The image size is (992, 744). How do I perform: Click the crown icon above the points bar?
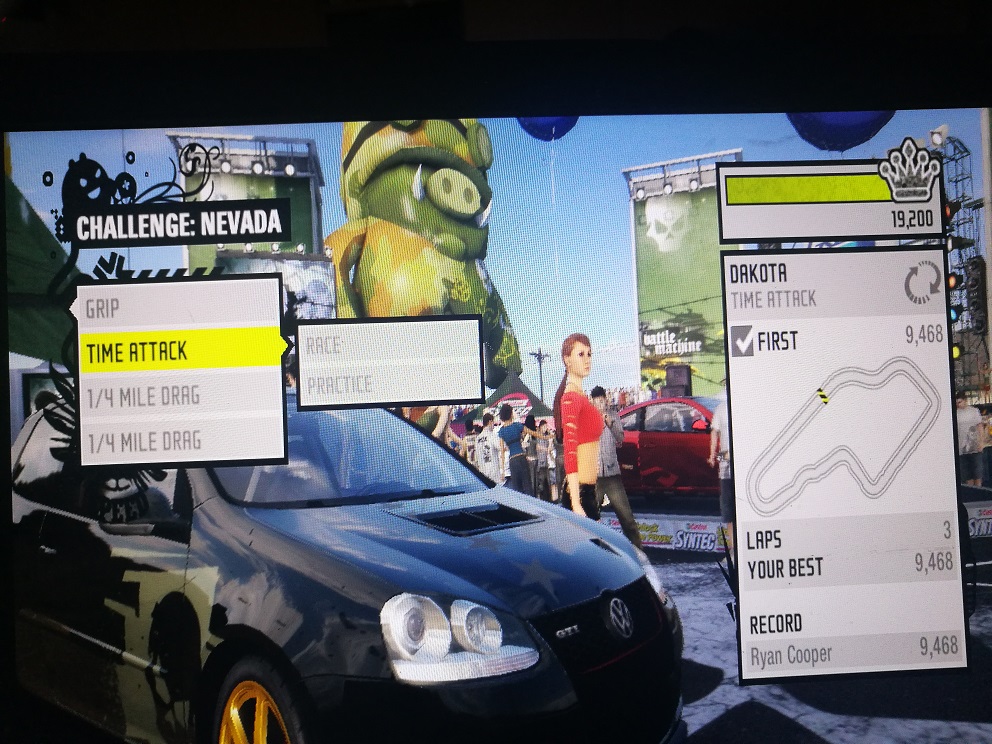pos(911,172)
